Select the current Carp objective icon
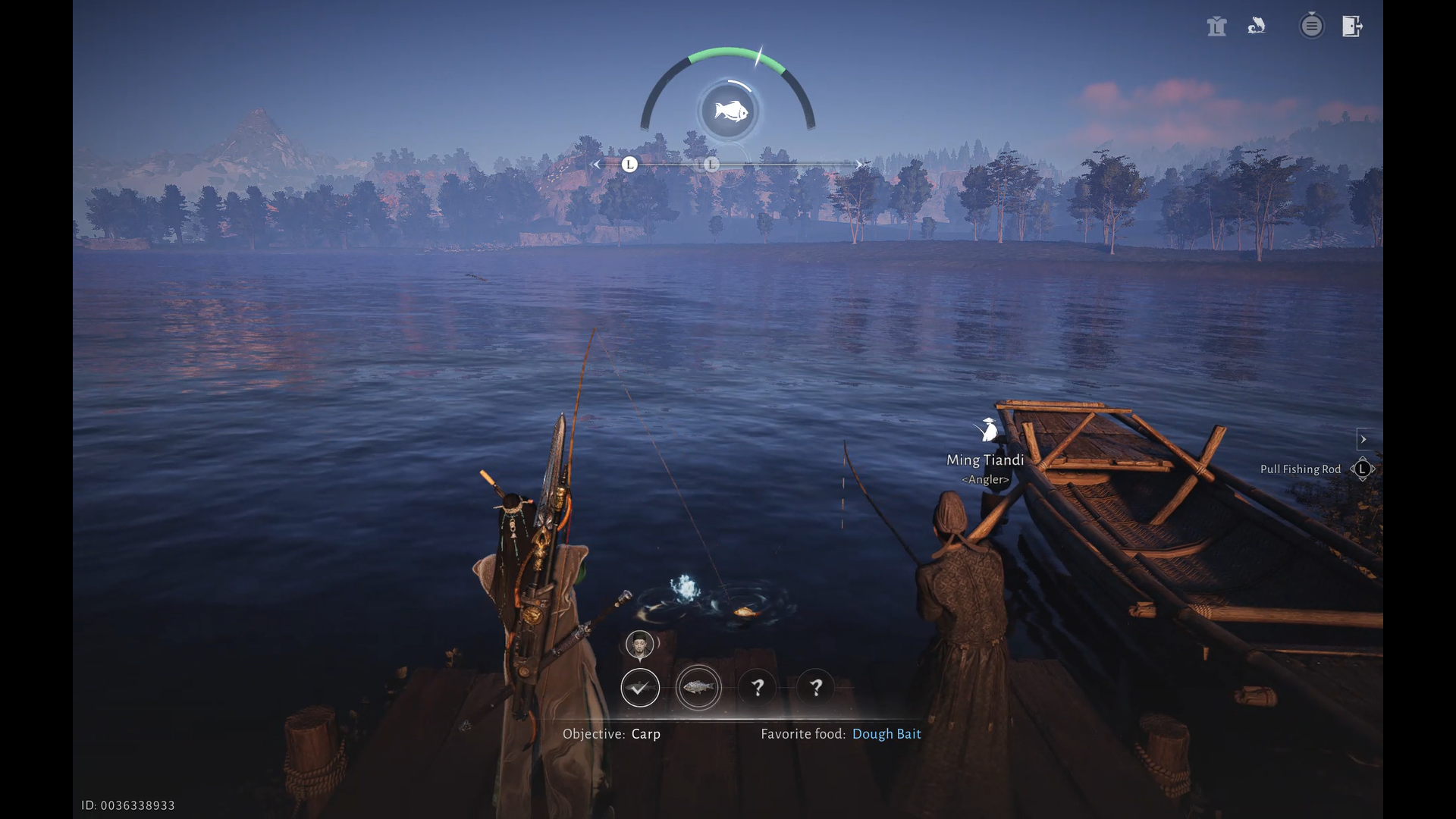 coord(698,688)
